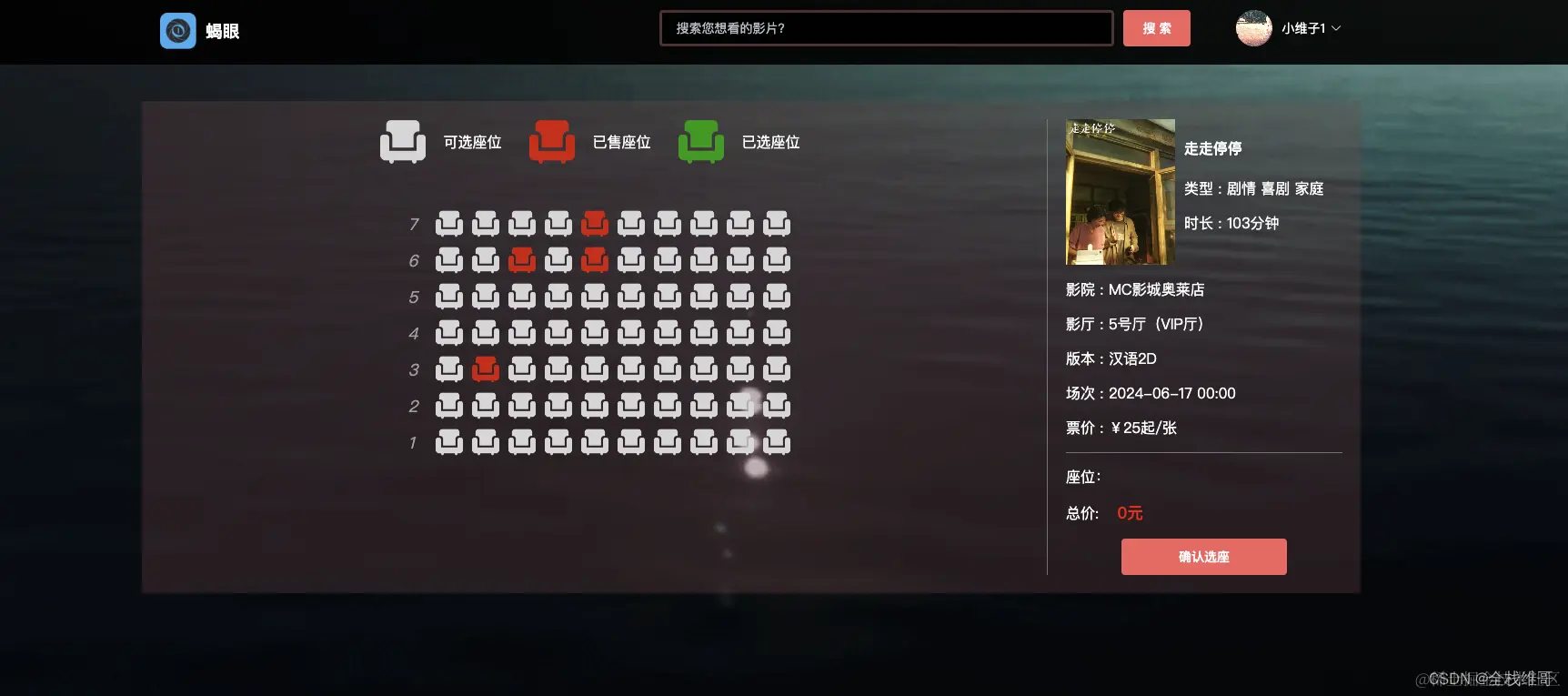The width and height of the screenshot is (1568, 696).
Task: Click the red 已售座位 legend seat icon
Action: coord(552,141)
